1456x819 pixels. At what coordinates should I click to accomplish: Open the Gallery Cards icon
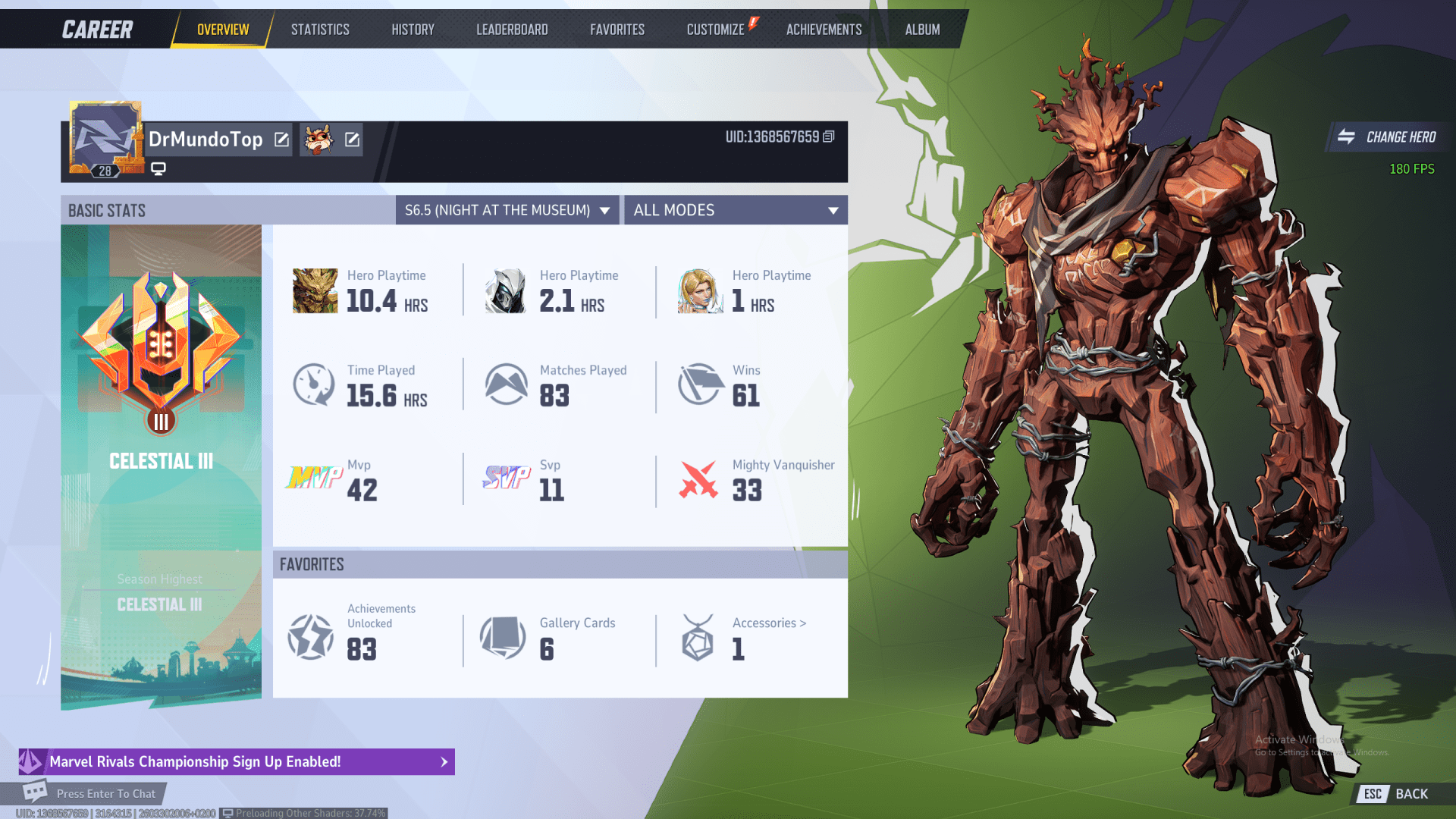click(x=504, y=639)
